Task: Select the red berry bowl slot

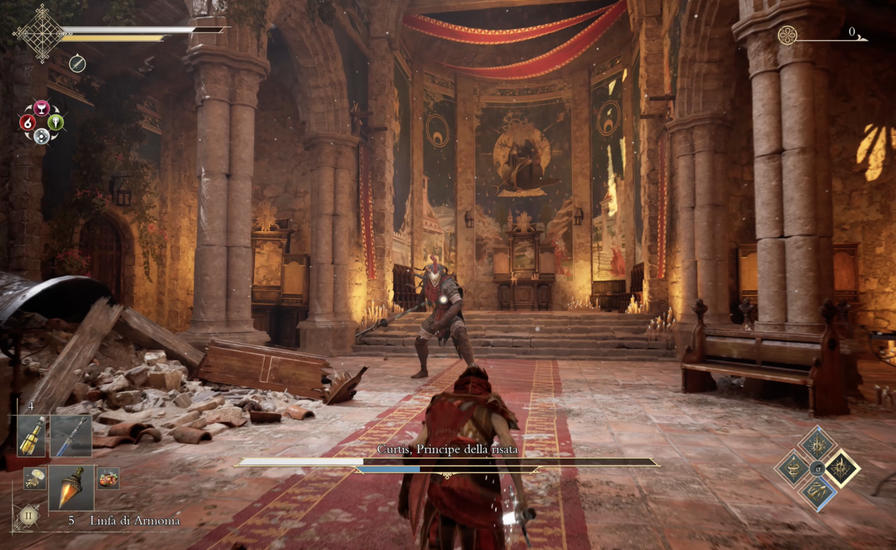Action: click(108, 479)
